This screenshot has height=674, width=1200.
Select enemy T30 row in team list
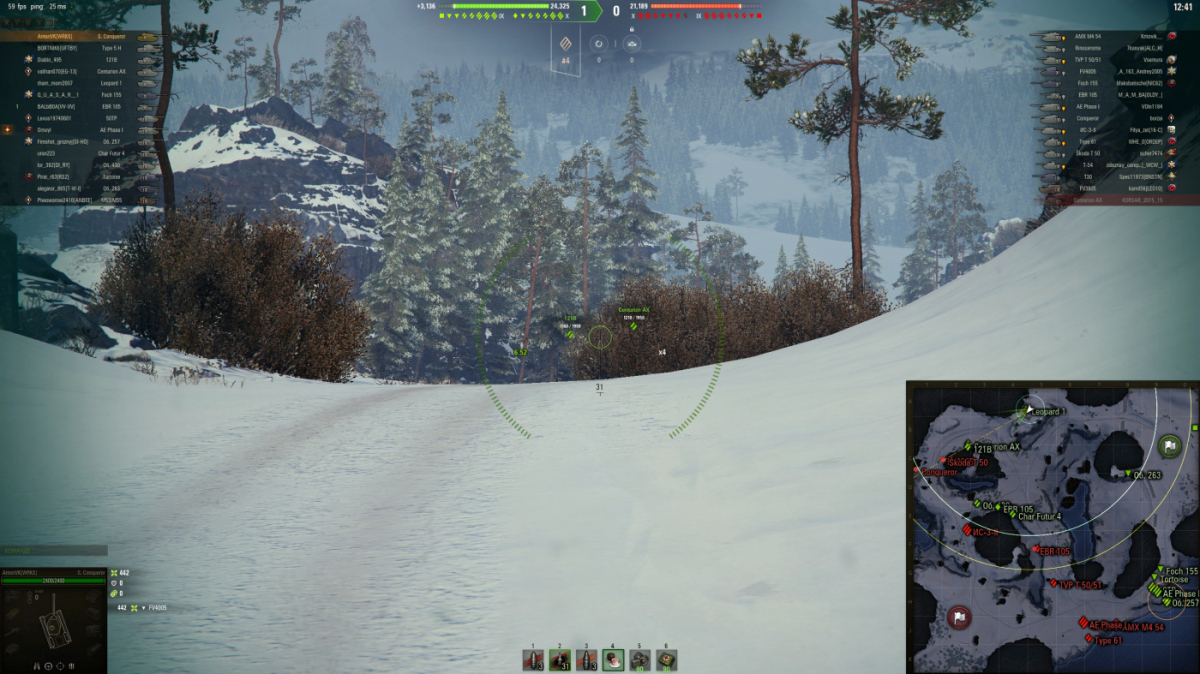1110,175
